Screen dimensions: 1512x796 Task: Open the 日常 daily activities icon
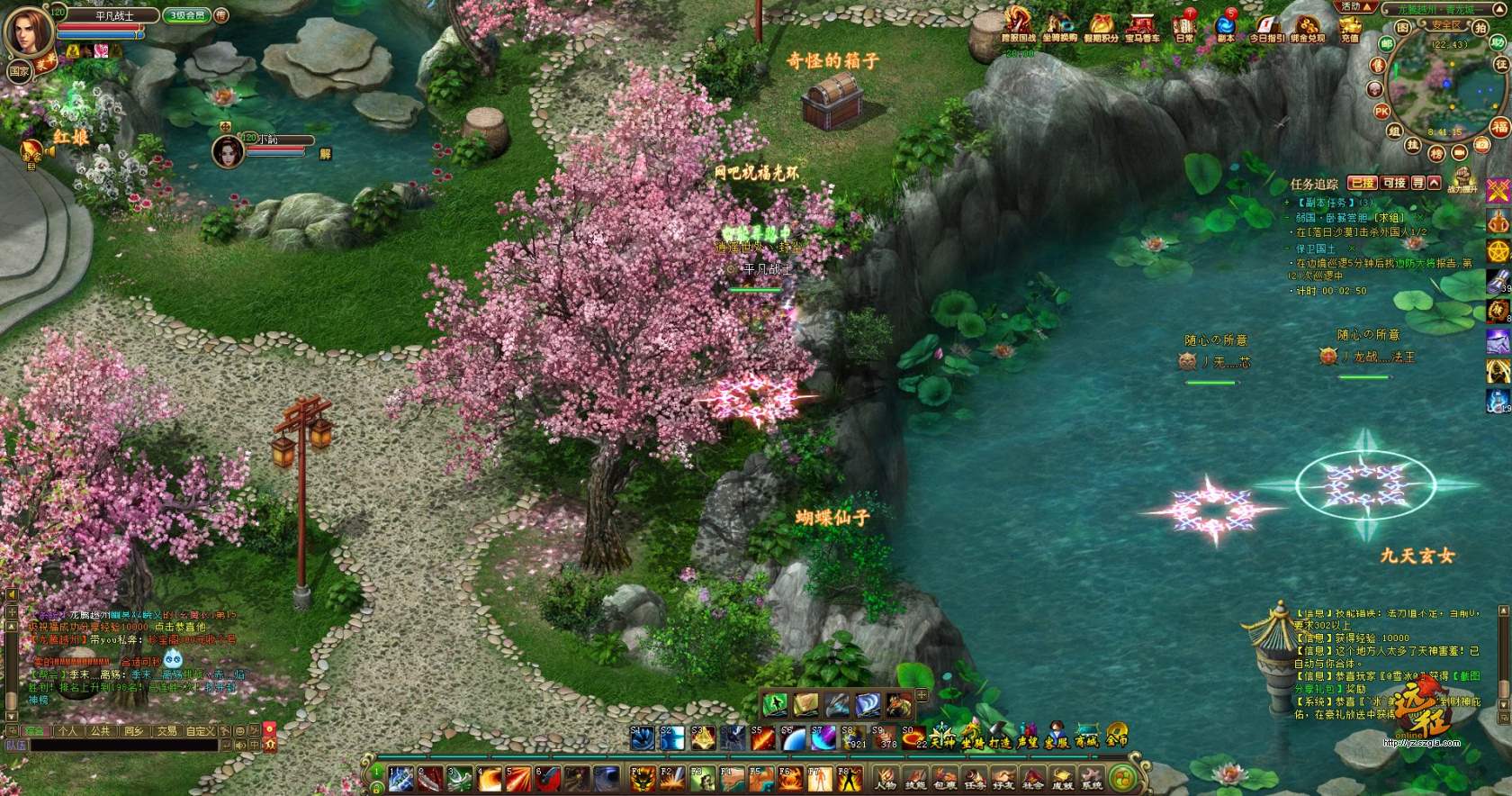pos(1184,26)
